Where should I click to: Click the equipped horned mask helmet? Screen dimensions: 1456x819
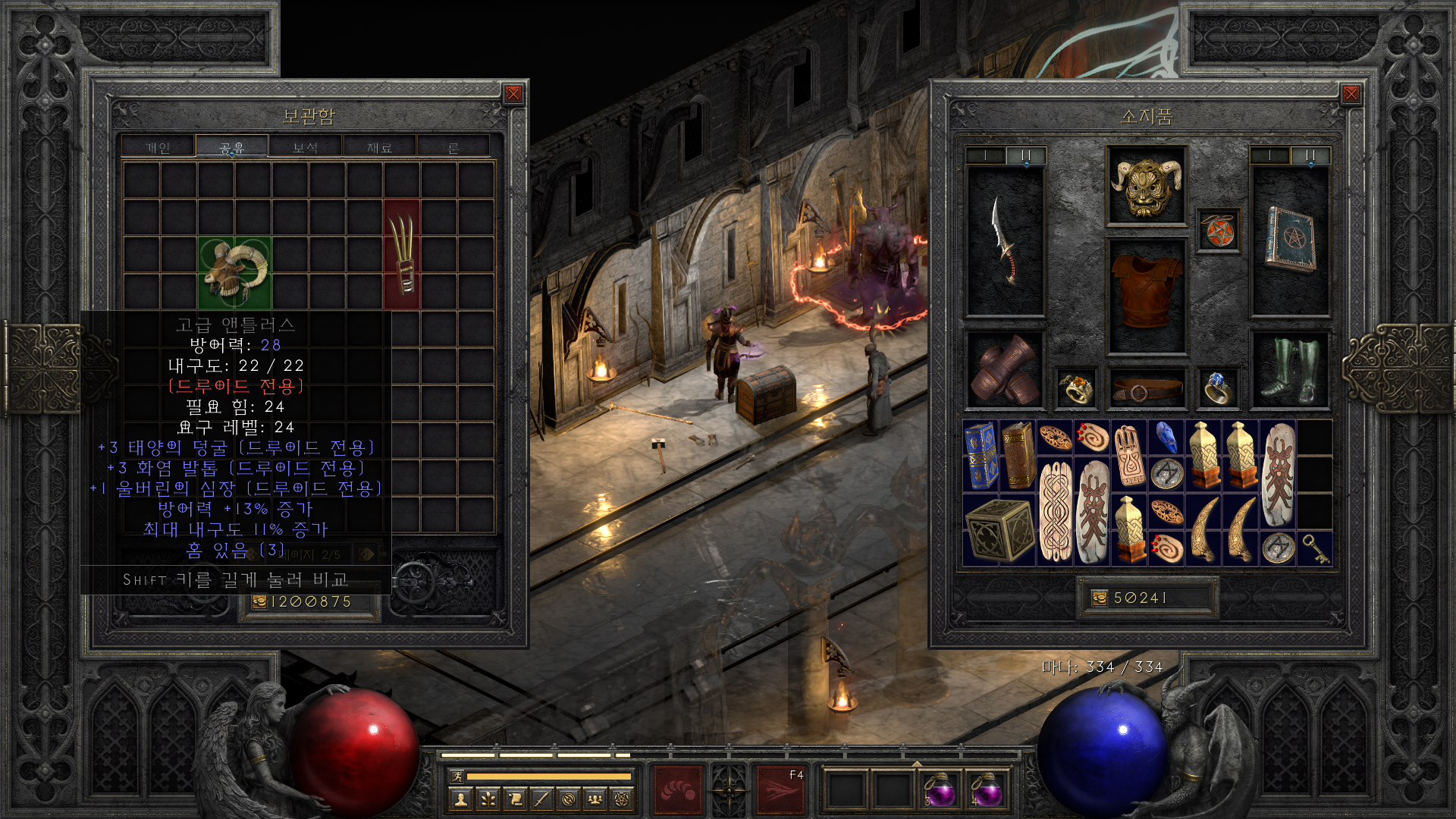point(1146,186)
